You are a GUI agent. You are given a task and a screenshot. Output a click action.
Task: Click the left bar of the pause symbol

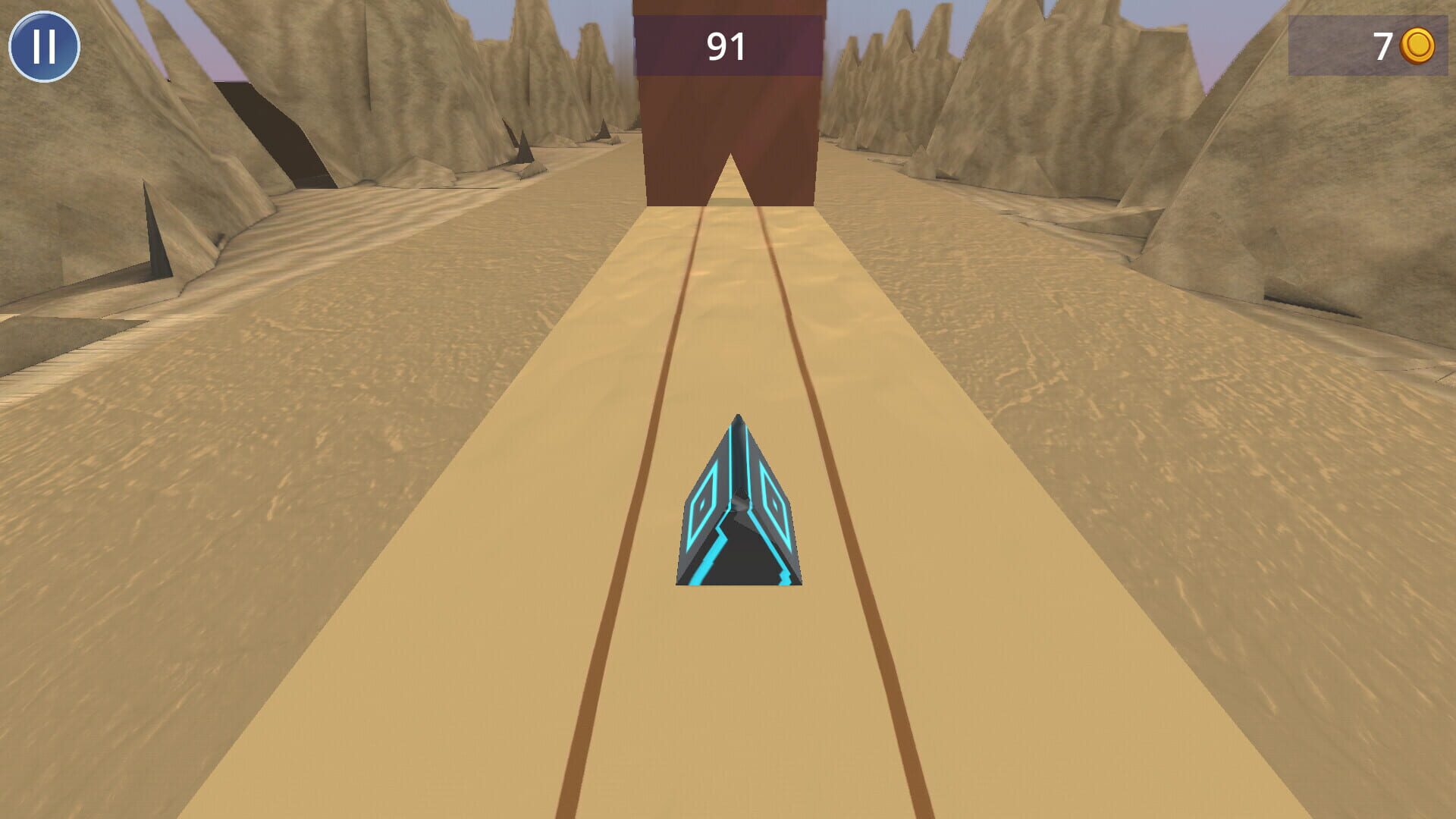[36, 47]
